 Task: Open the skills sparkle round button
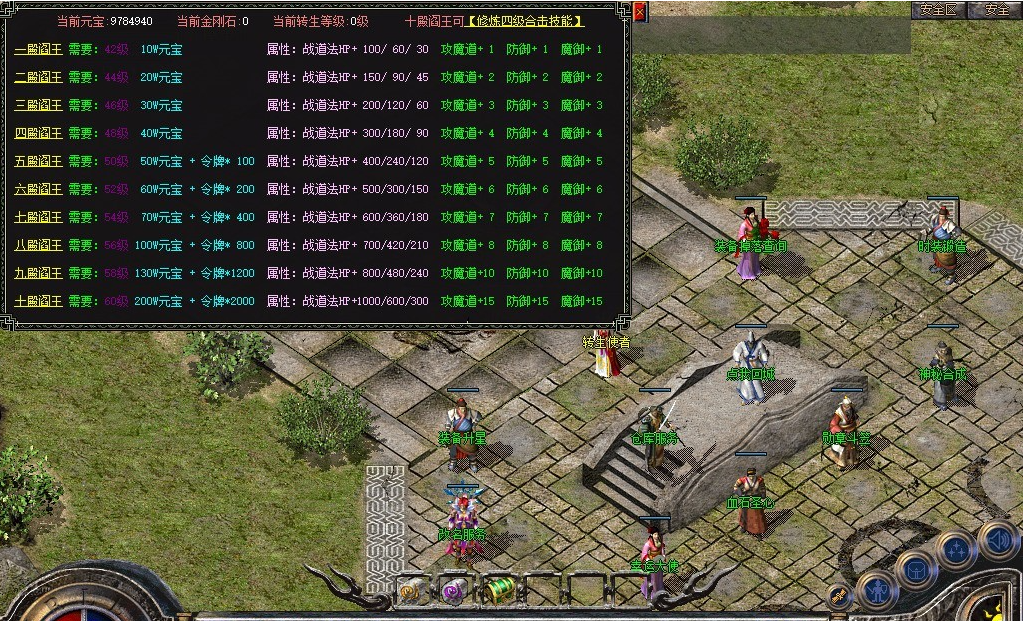tap(955, 550)
